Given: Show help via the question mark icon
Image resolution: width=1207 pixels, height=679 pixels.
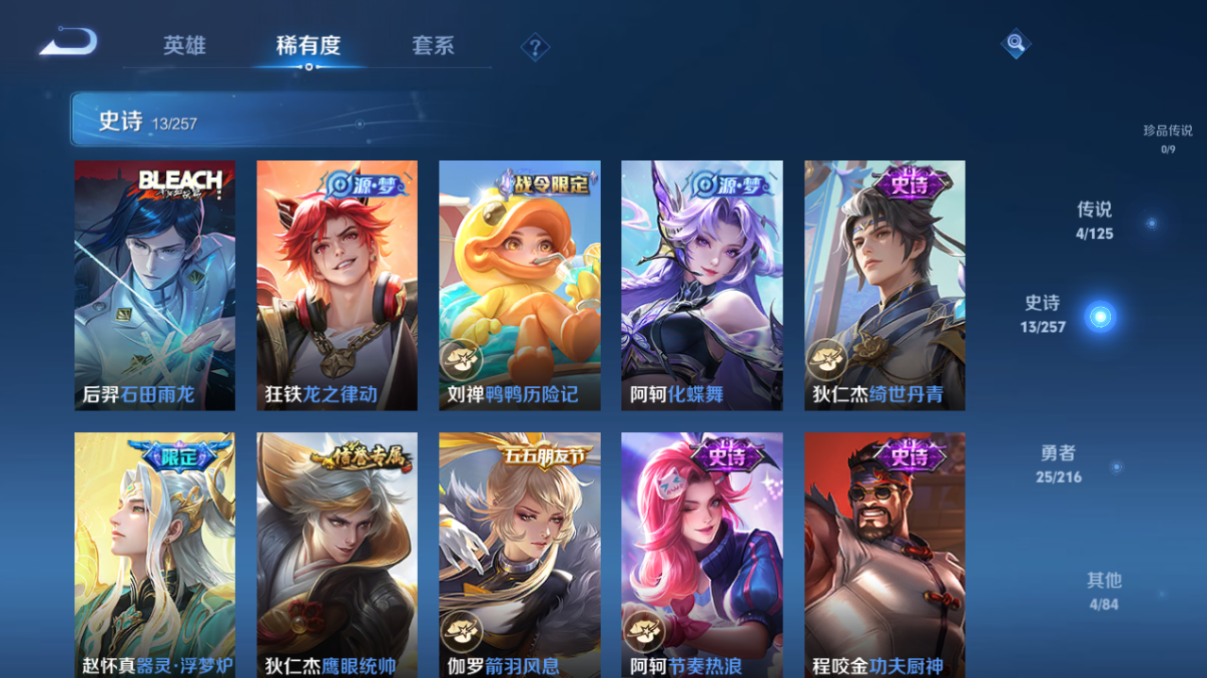Looking at the screenshot, I should click(x=535, y=46).
